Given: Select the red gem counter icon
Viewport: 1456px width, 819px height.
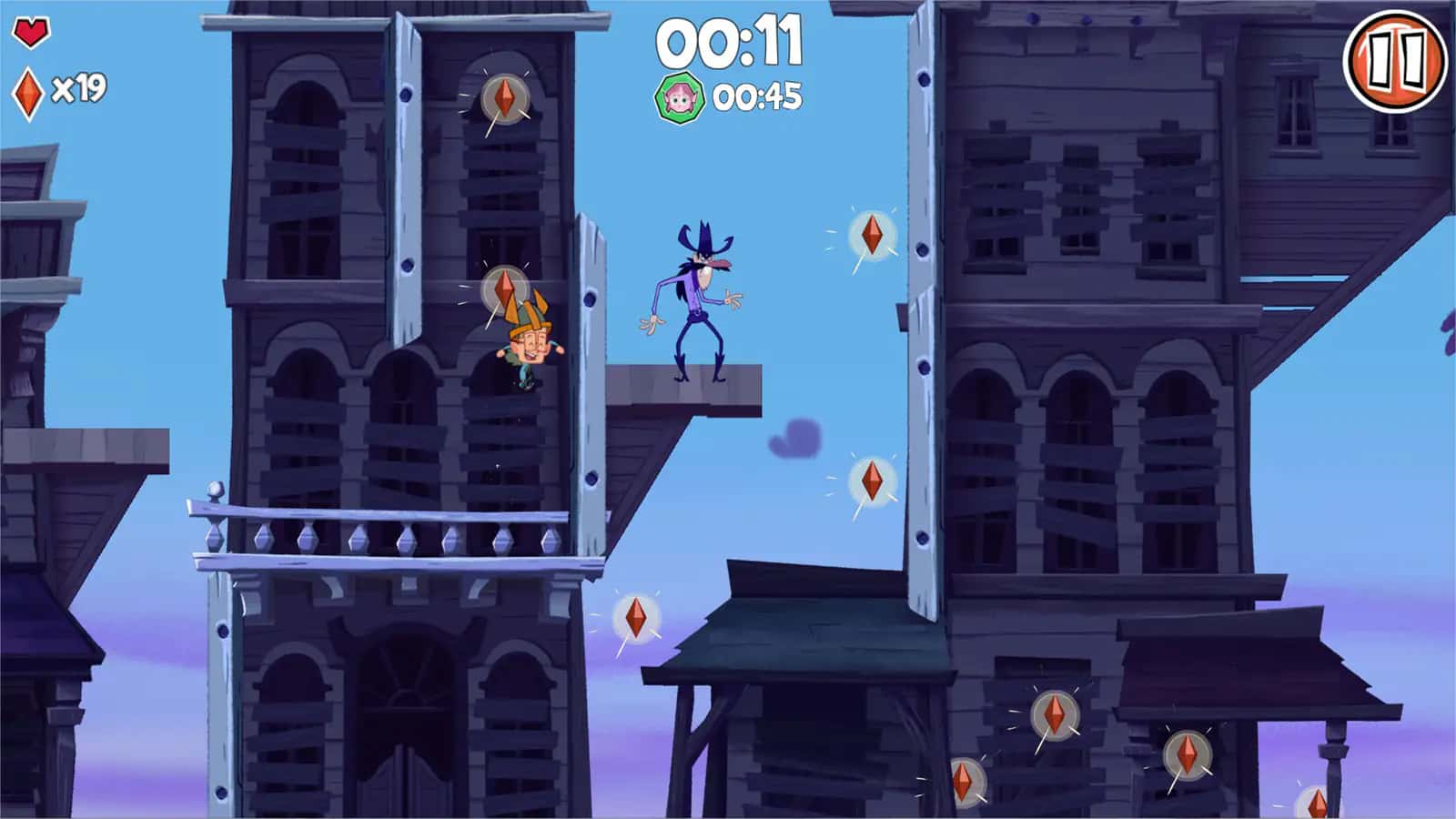Looking at the screenshot, I should (x=28, y=91).
